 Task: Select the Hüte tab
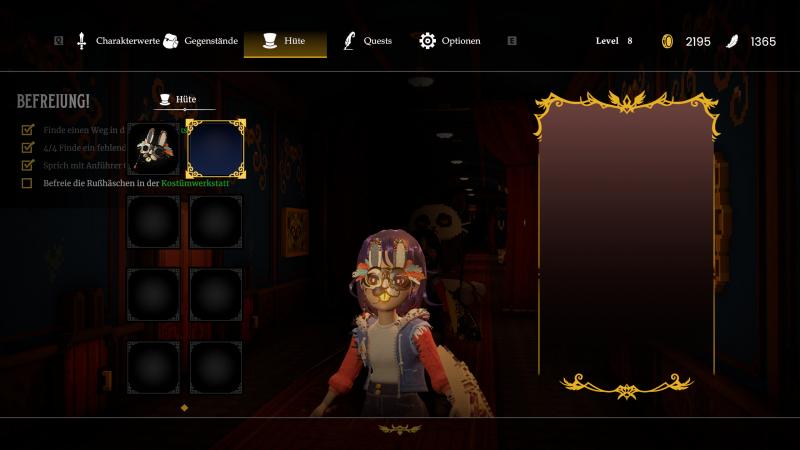click(285, 41)
